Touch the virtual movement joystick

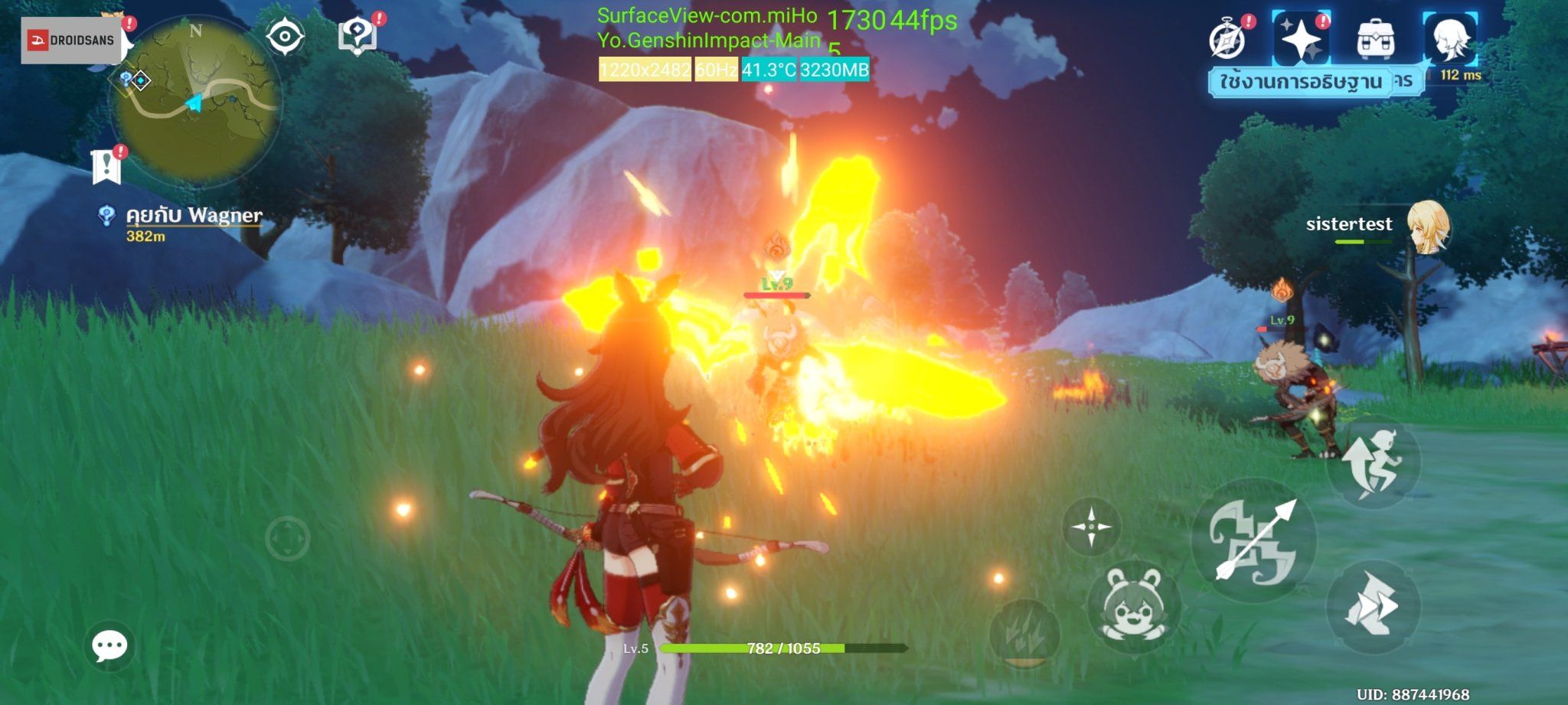pyautogui.click(x=287, y=539)
